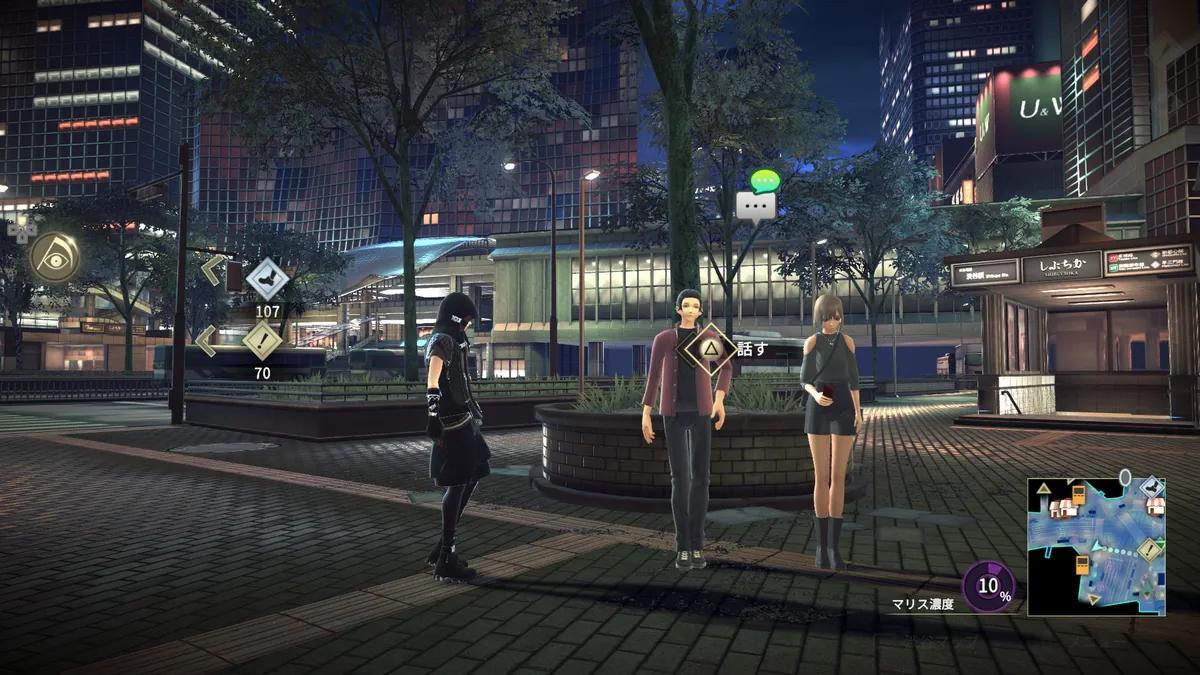The image size is (1200, 675).
Task: Click the white speech bubble above the NPC
Action: [x=755, y=206]
